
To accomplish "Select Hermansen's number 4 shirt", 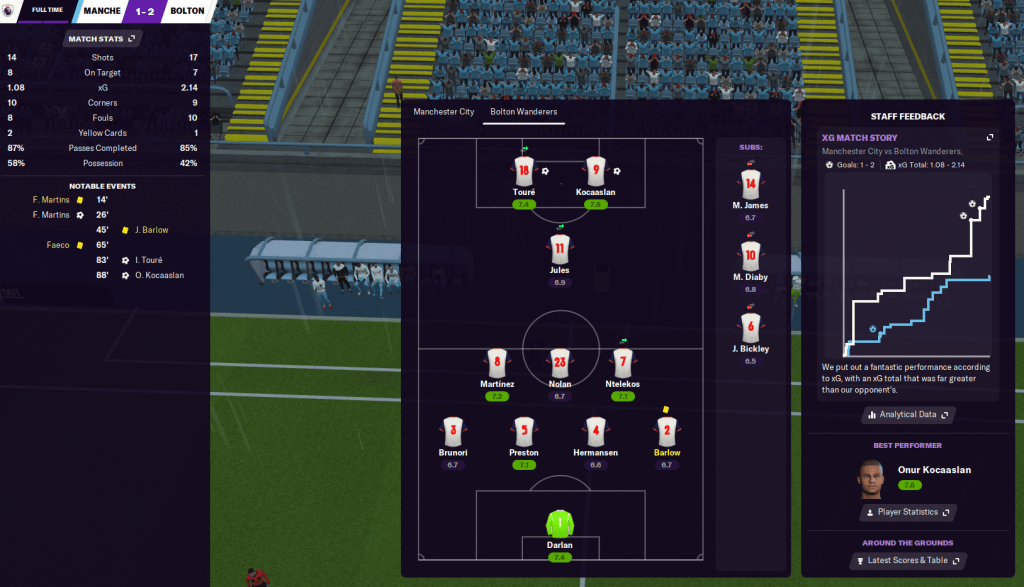I will coord(596,431).
